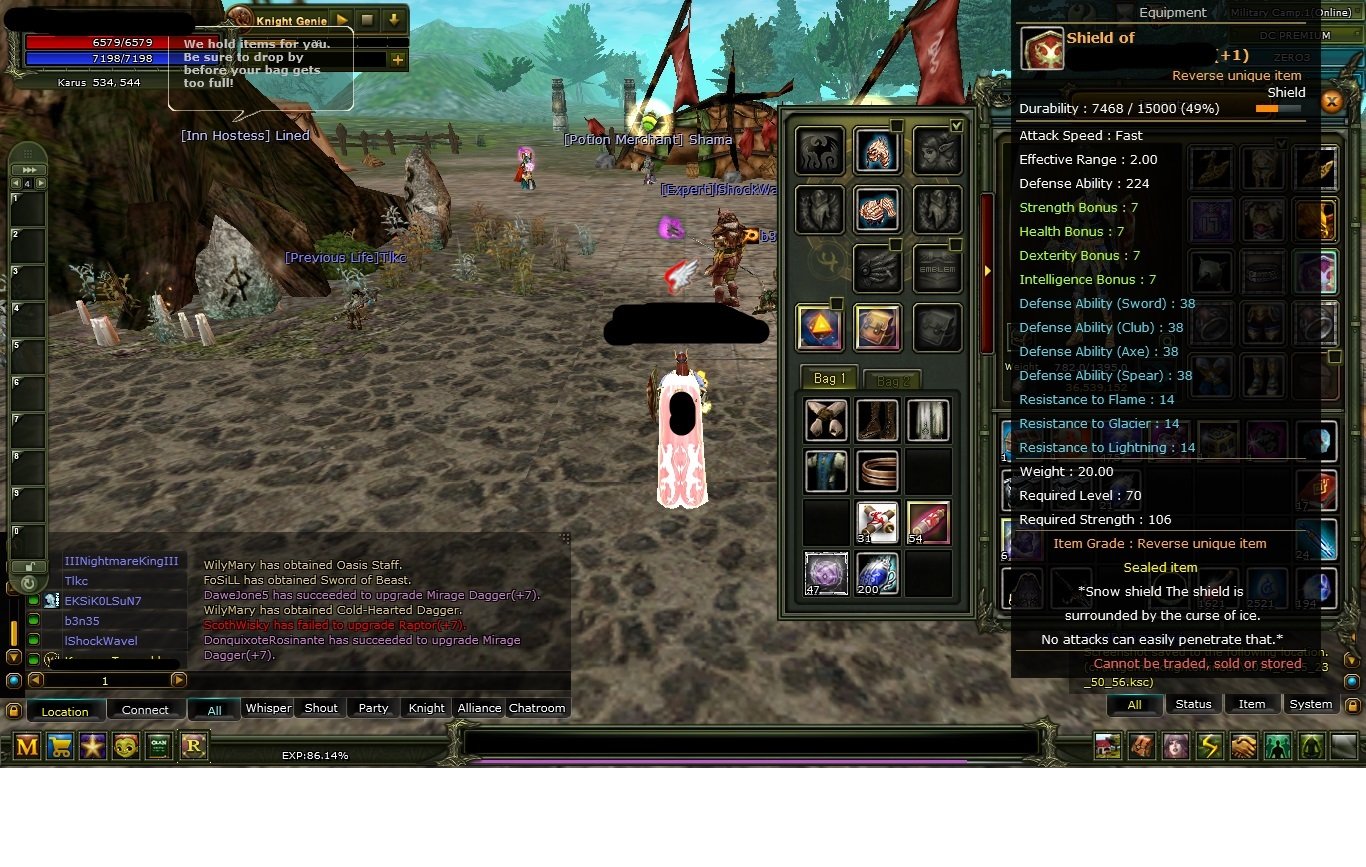Click the right page arrow under the chat log
1366x867 pixels.
pyautogui.click(x=180, y=679)
